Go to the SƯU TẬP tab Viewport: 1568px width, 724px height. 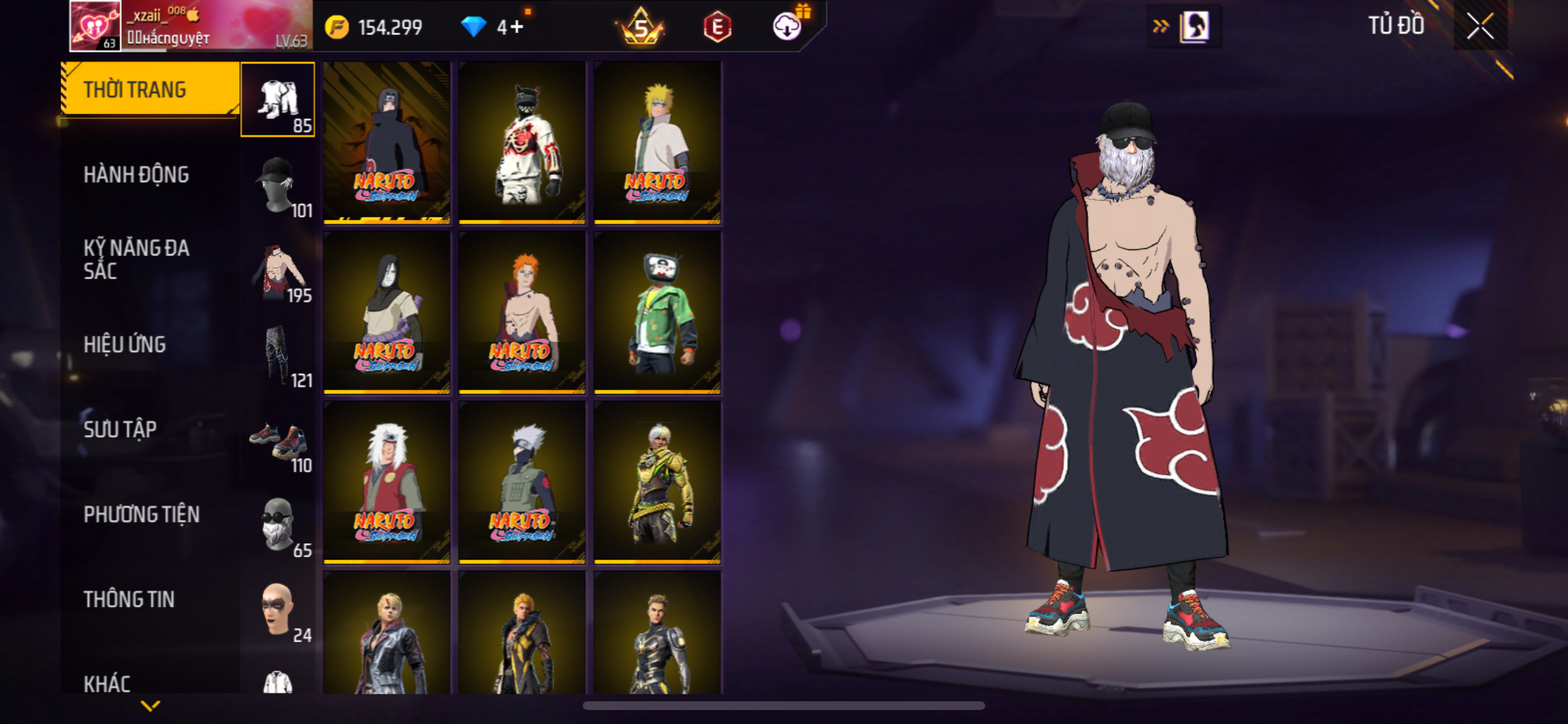[x=121, y=430]
